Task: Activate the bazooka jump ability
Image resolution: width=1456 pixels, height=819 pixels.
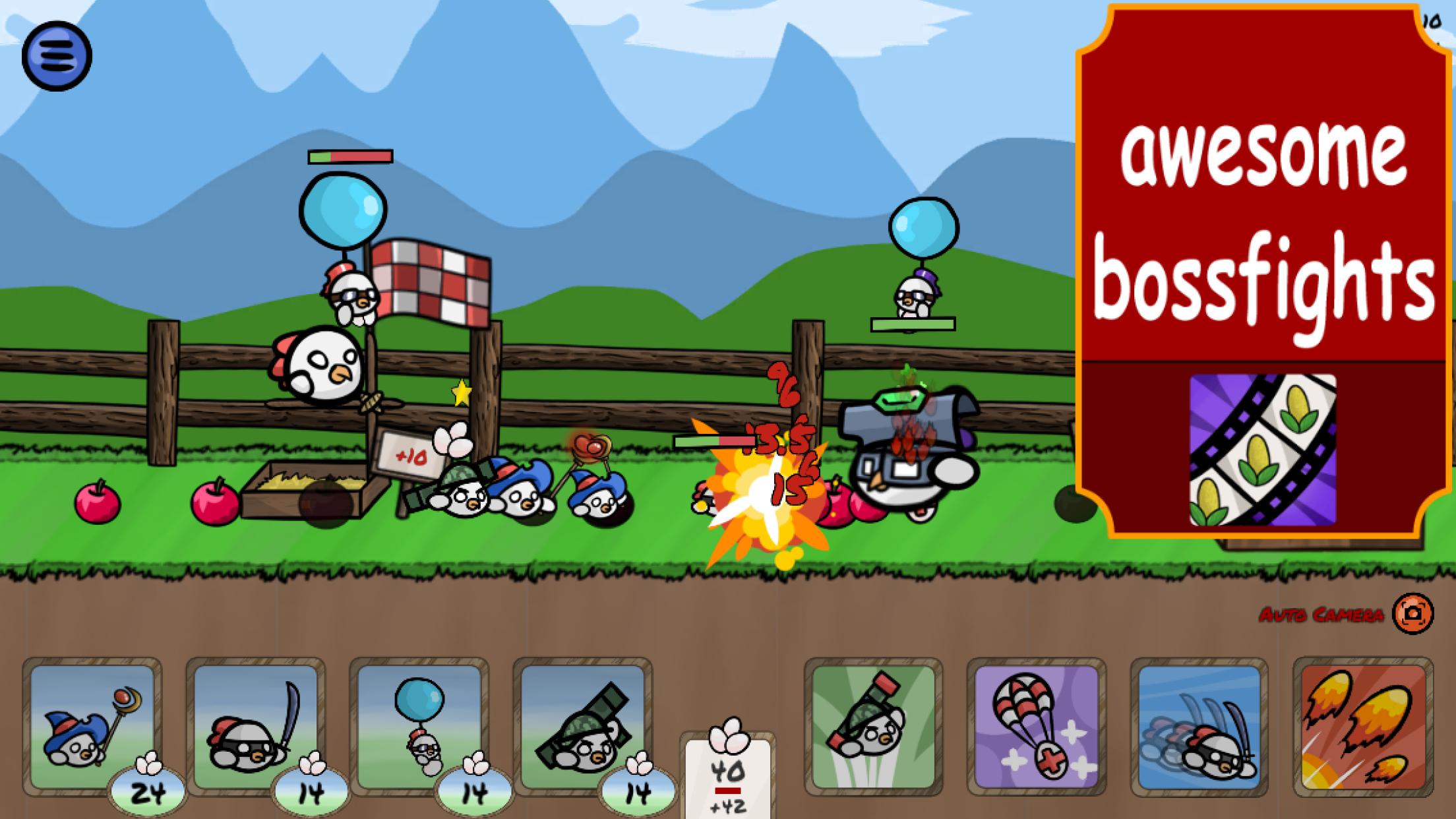Action: [873, 727]
